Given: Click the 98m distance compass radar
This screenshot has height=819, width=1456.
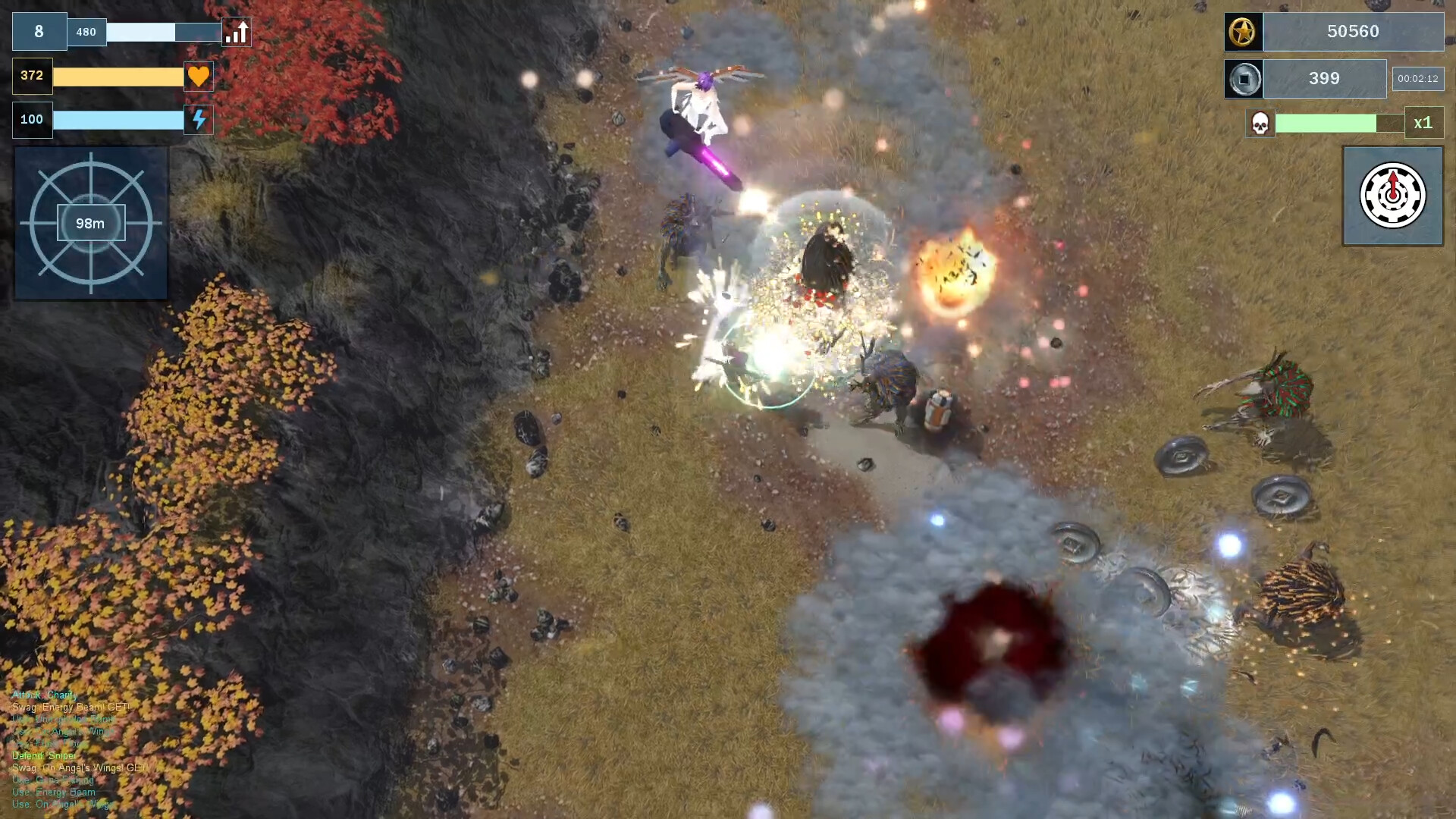Looking at the screenshot, I should tap(91, 223).
